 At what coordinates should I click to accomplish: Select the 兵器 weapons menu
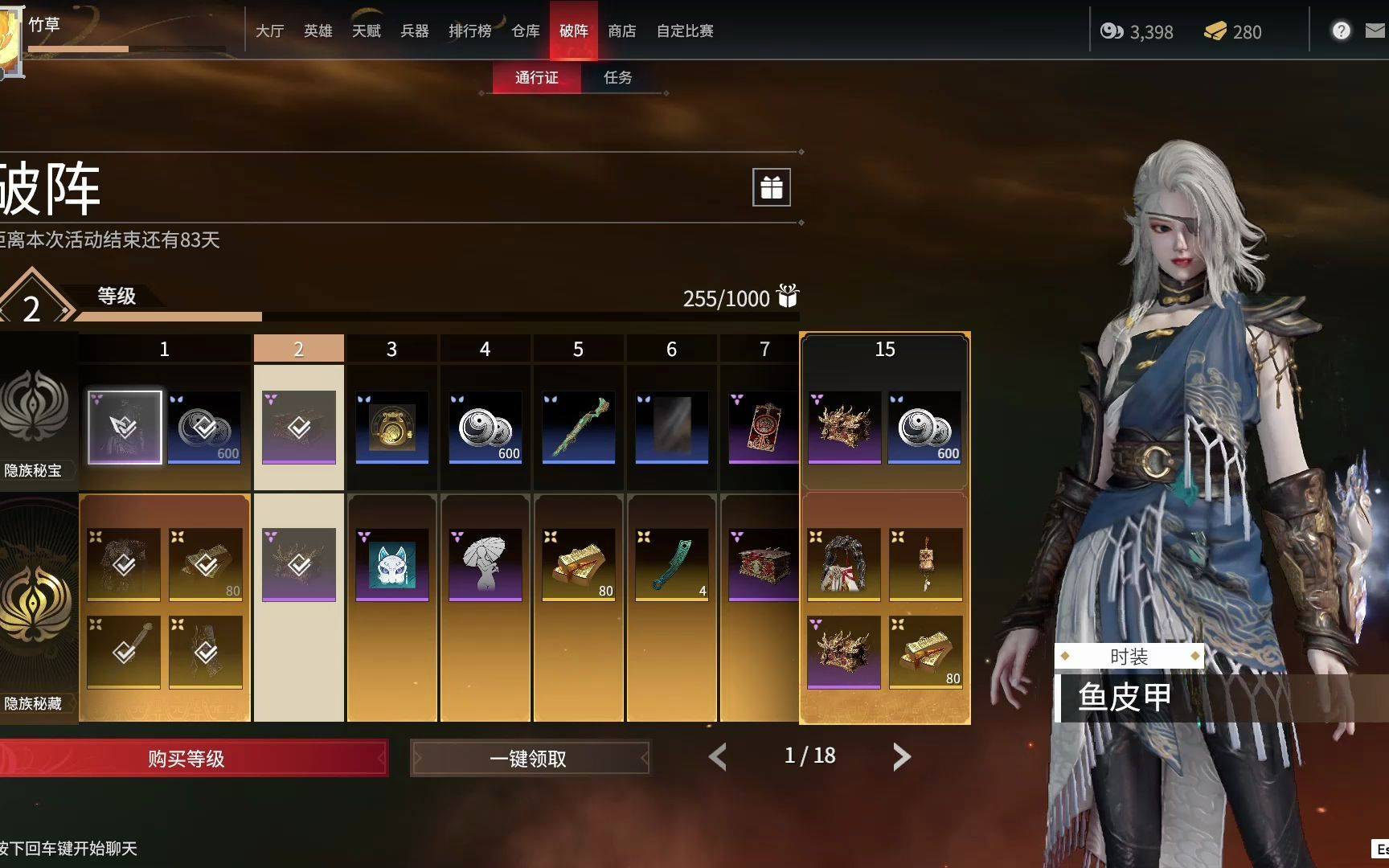[x=414, y=31]
